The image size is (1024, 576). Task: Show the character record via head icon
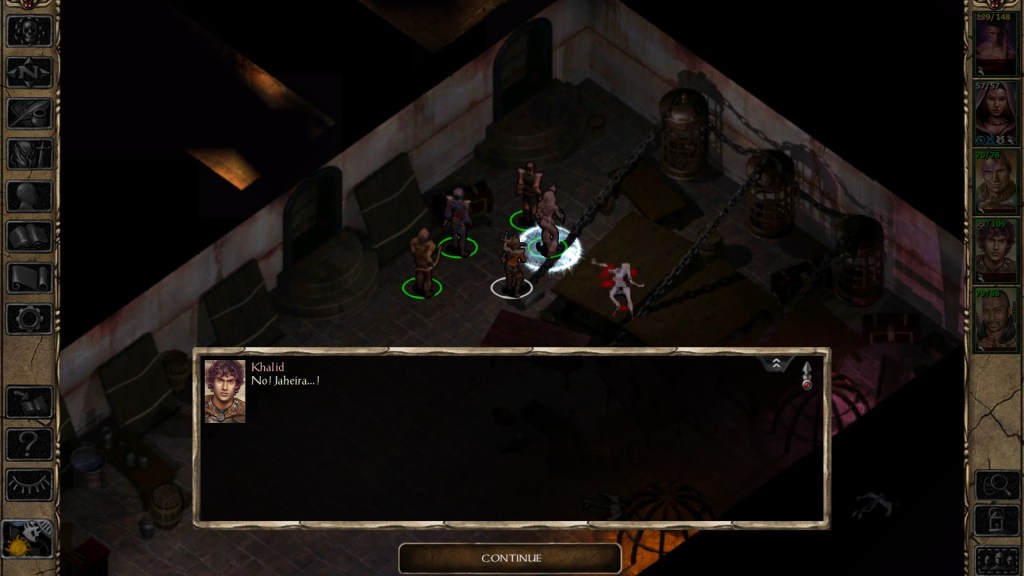coord(29,195)
